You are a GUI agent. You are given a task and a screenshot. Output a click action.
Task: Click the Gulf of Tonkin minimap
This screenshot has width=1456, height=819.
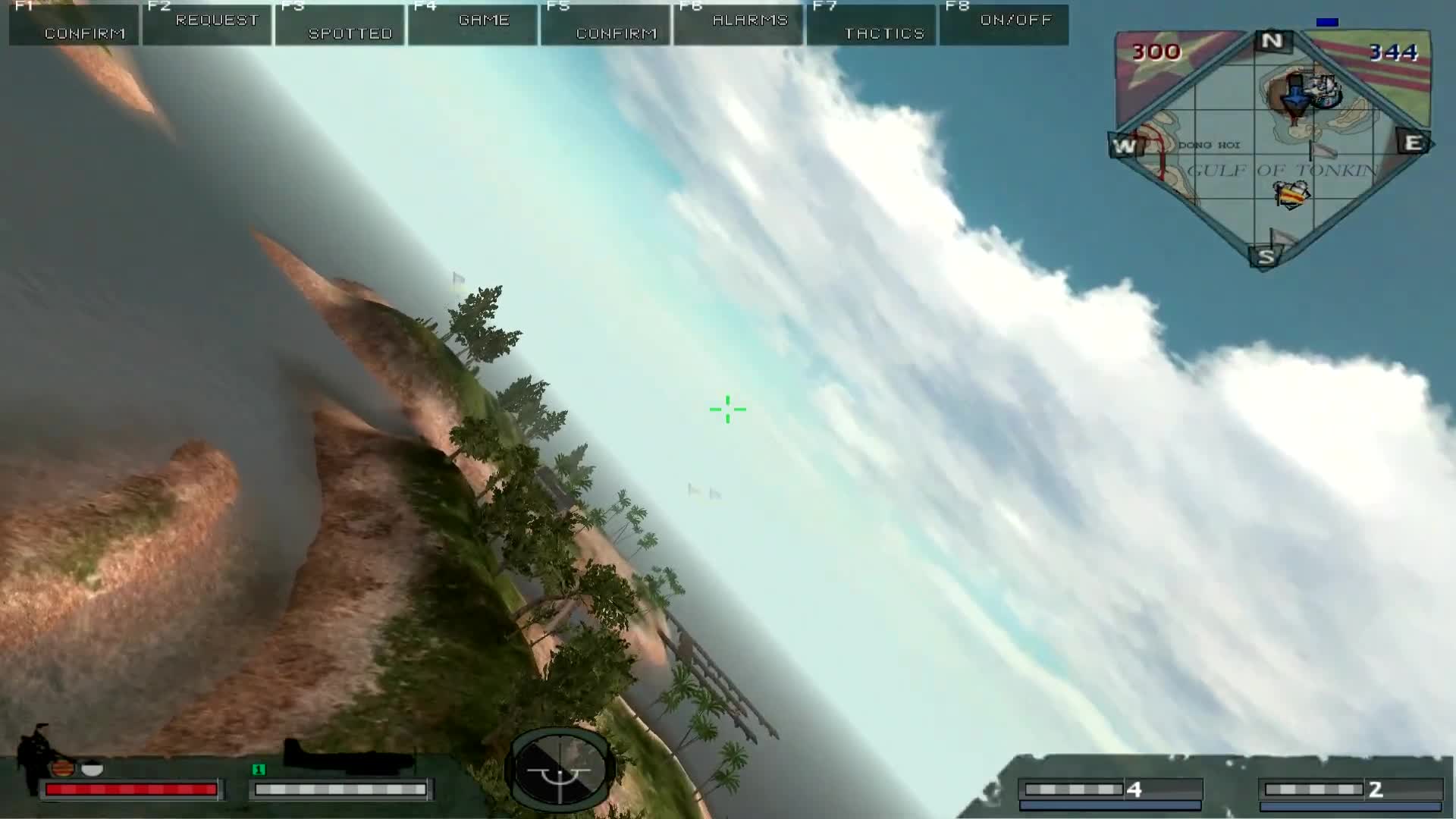[x=1272, y=148]
